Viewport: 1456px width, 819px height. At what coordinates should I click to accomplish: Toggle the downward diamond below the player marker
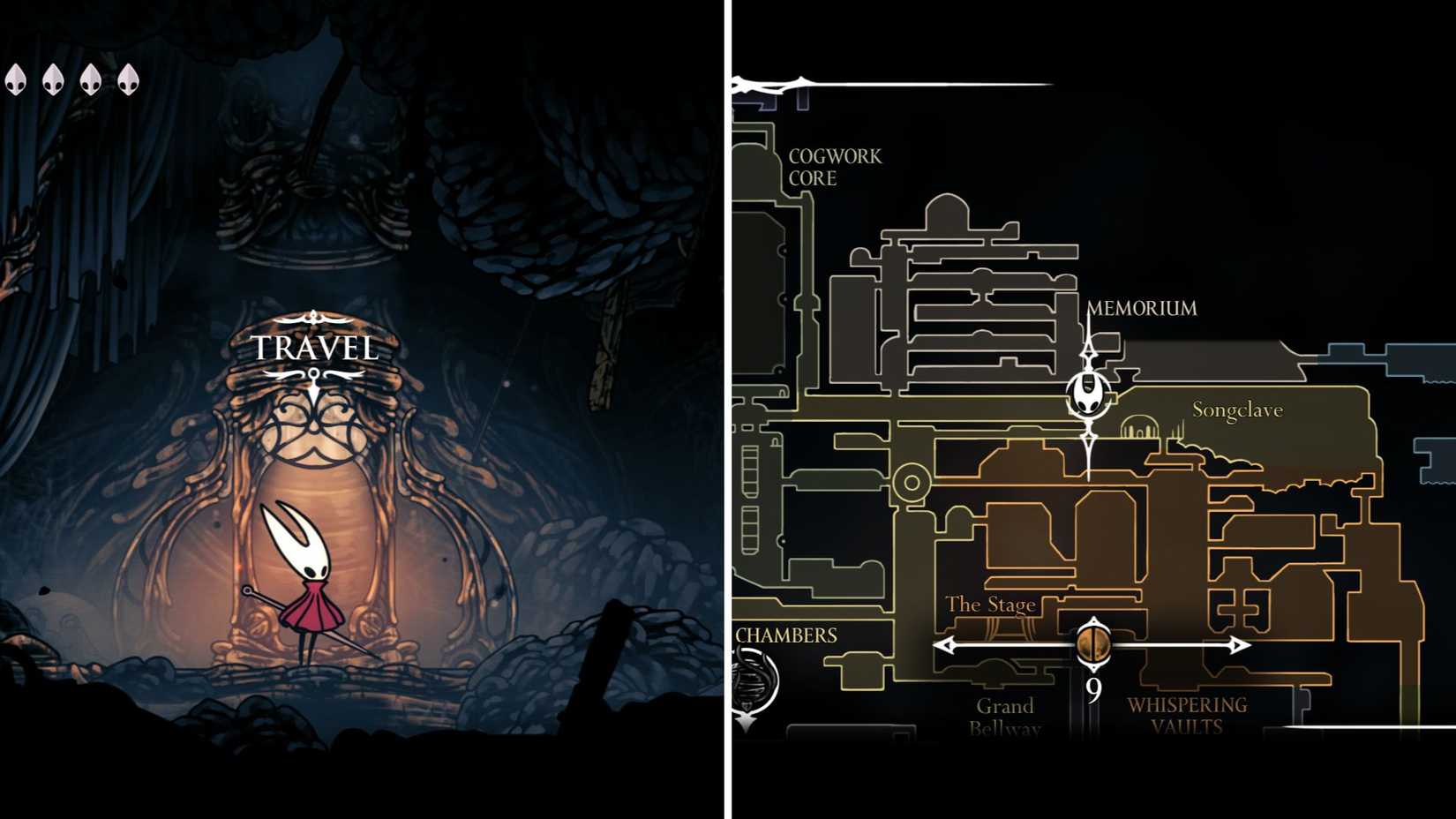[1090, 436]
